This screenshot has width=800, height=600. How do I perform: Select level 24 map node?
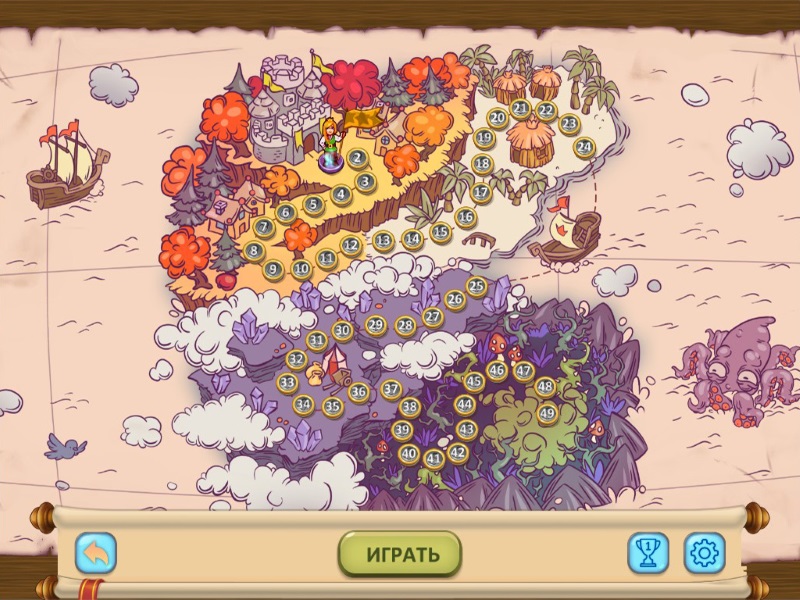coord(584,147)
